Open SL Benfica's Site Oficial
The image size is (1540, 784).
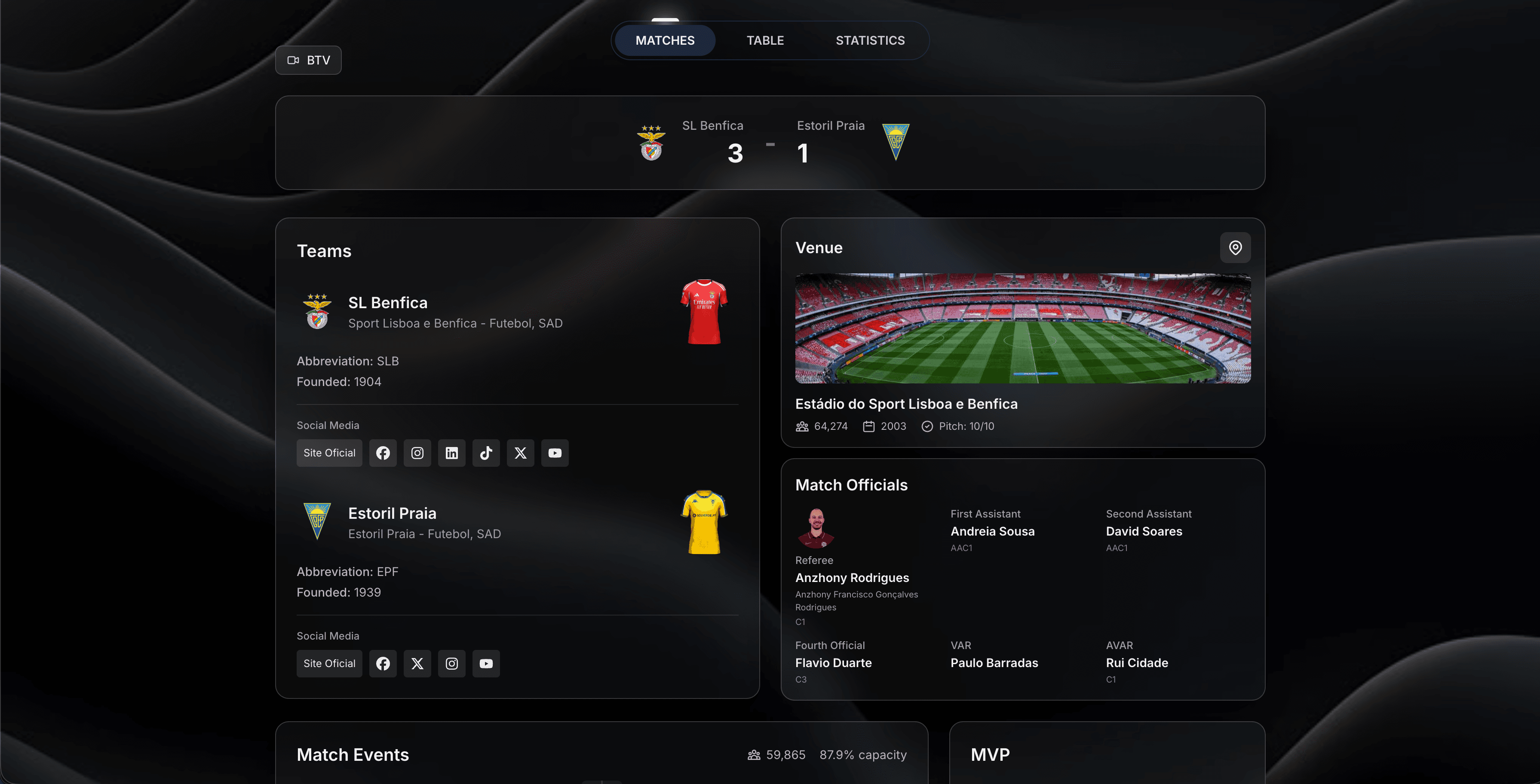pyautogui.click(x=329, y=453)
